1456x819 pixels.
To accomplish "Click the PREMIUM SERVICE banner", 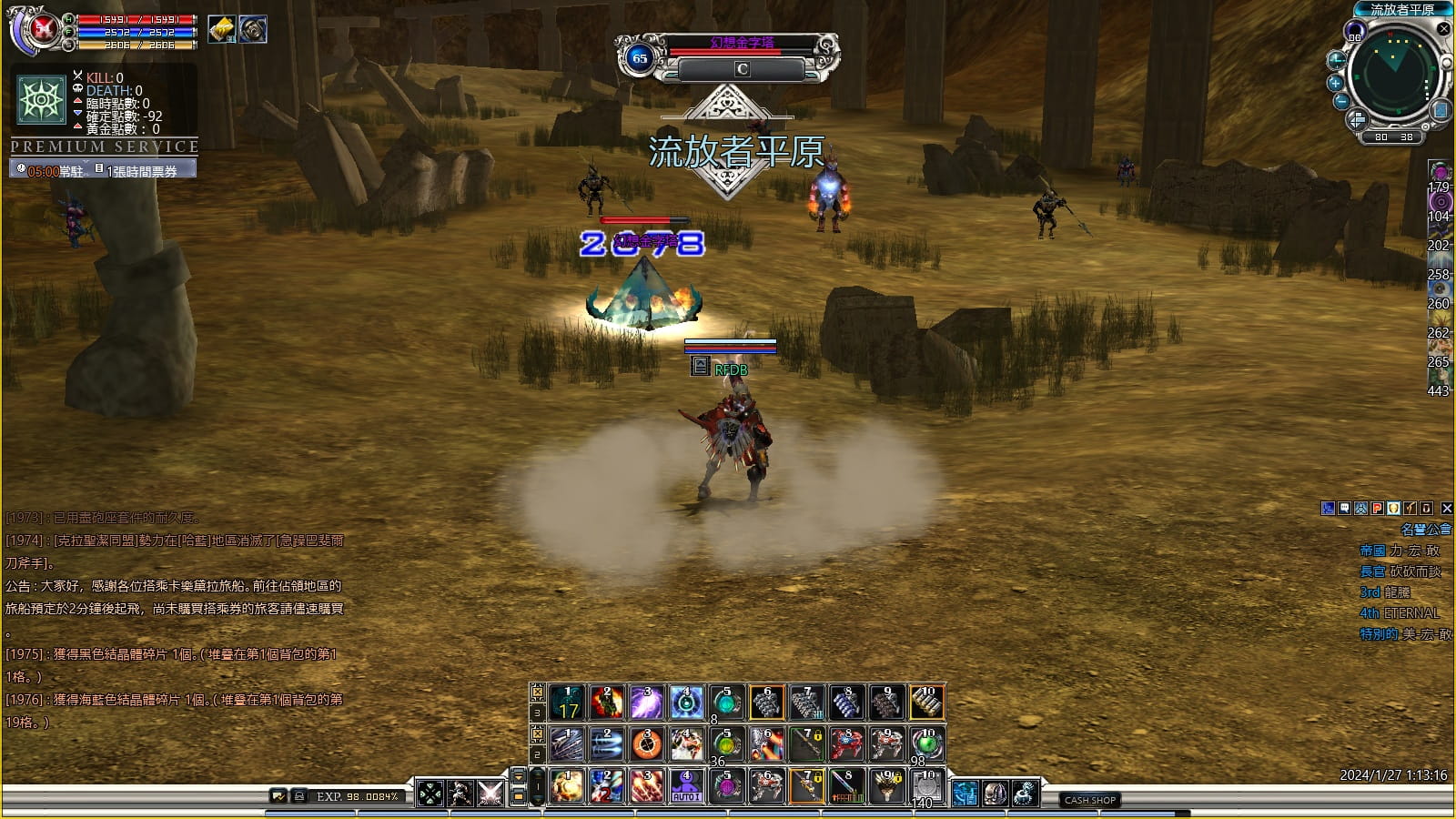I will [105, 147].
